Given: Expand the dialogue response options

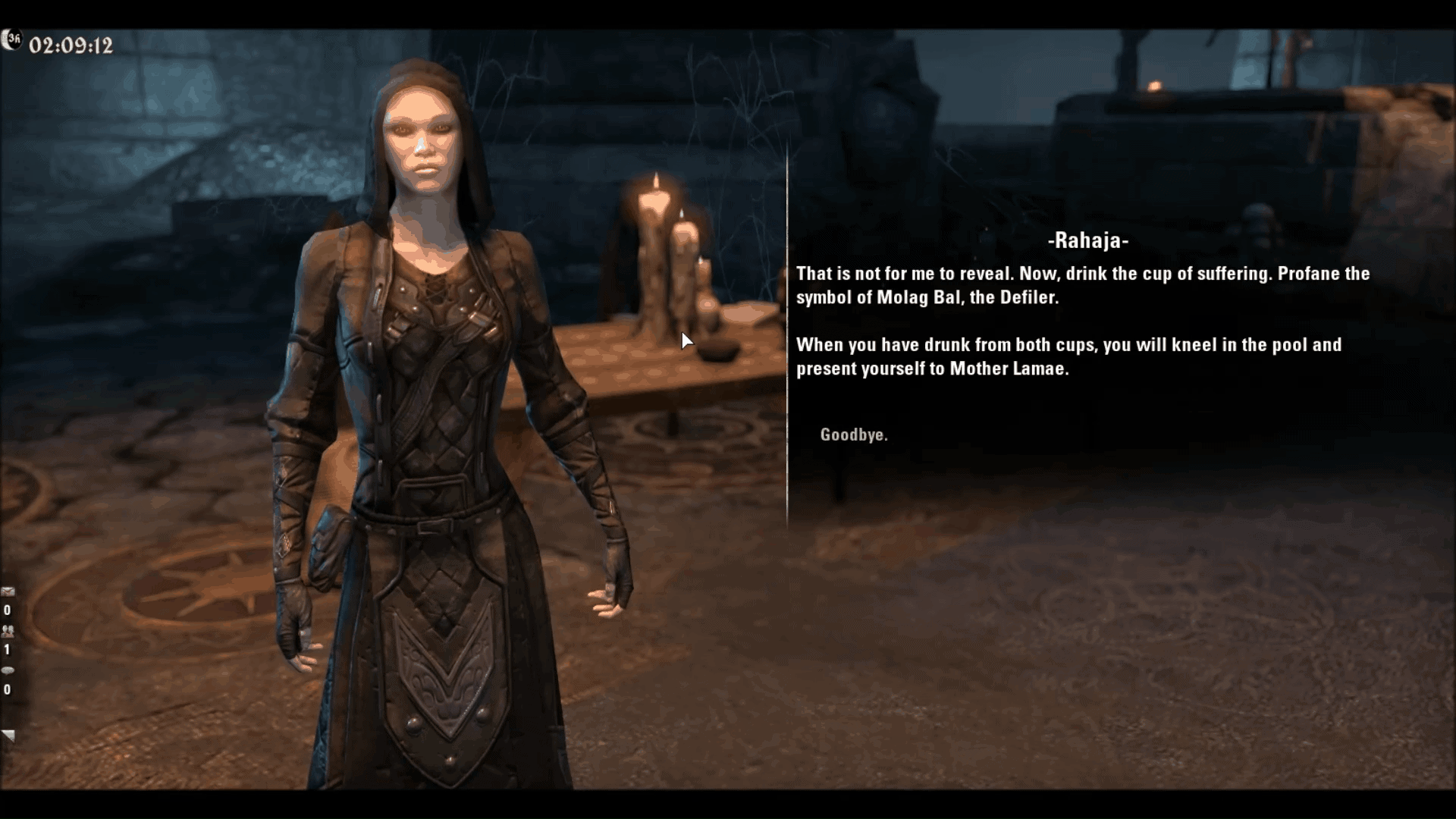Looking at the screenshot, I should (854, 435).
